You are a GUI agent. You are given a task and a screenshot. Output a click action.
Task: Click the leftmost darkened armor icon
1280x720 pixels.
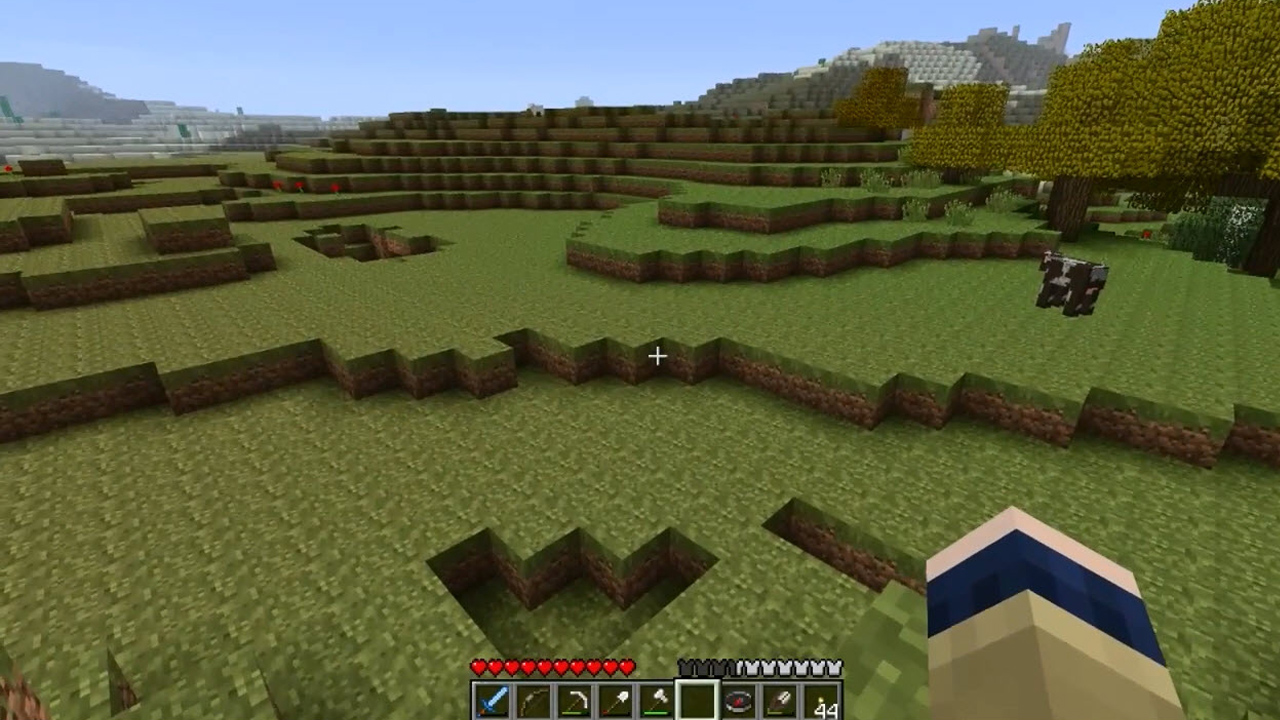[x=687, y=666]
